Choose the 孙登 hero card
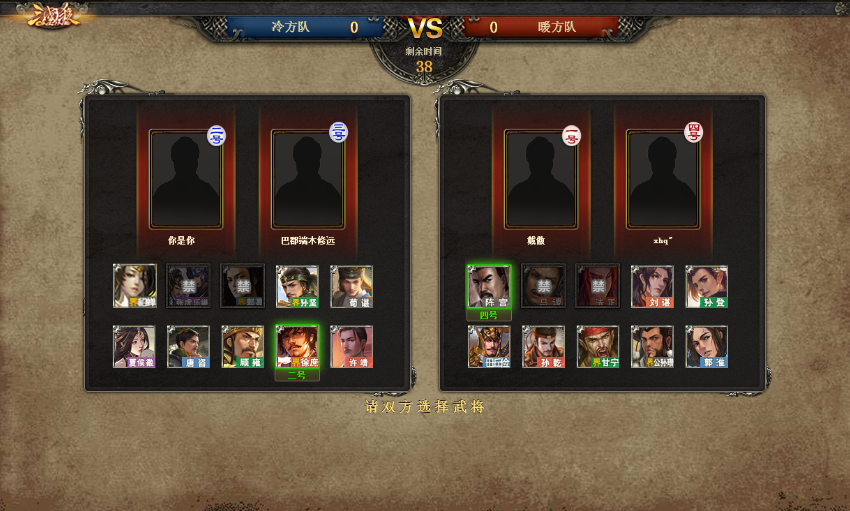The image size is (850, 511). (706, 286)
